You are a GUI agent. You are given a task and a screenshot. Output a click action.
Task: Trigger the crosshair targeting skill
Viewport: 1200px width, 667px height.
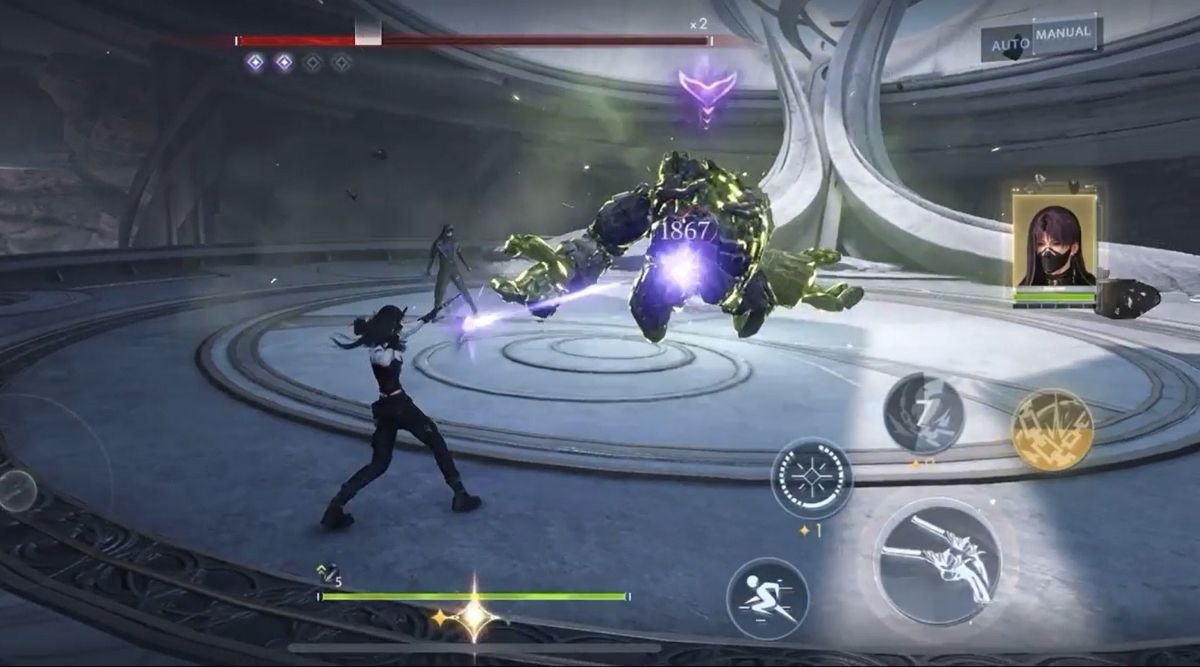811,478
